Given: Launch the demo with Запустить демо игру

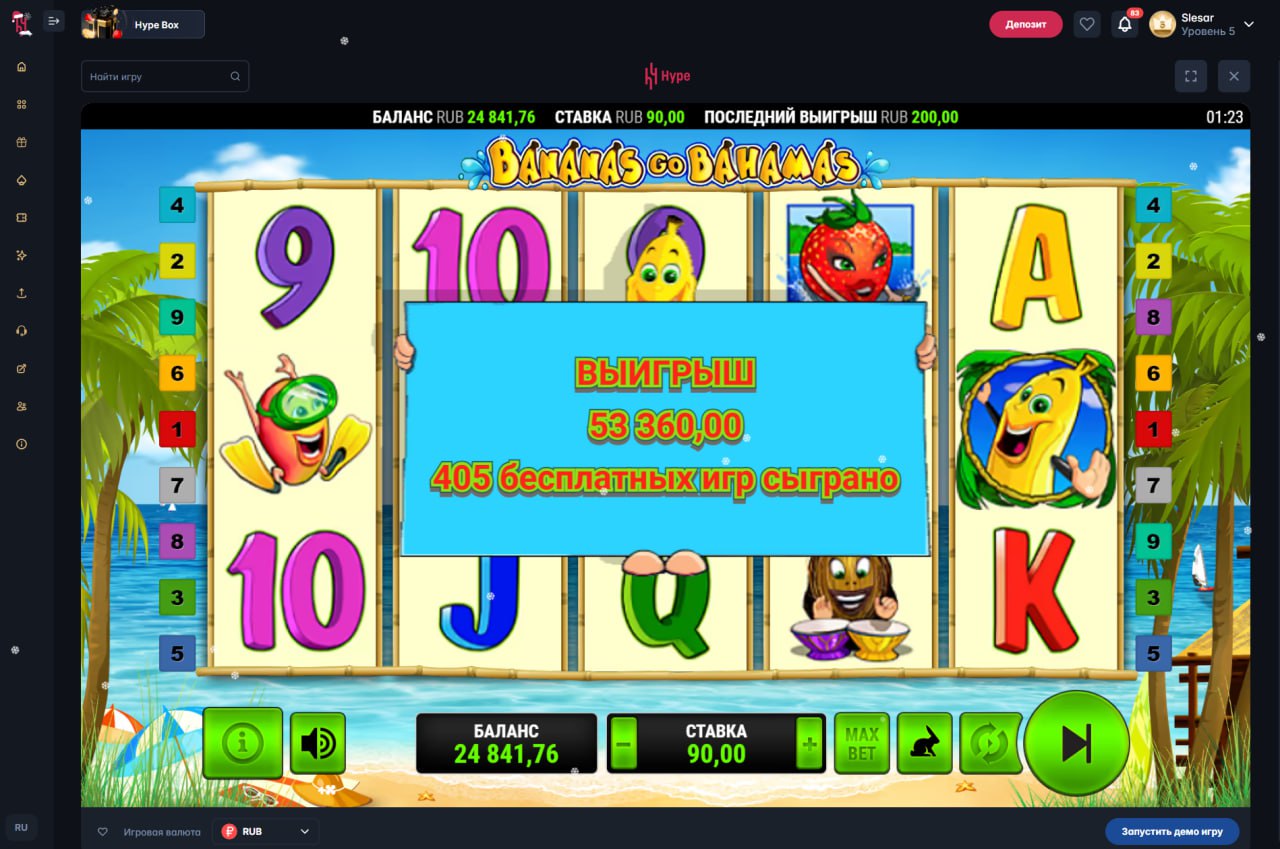Looking at the screenshot, I should click(x=1171, y=831).
